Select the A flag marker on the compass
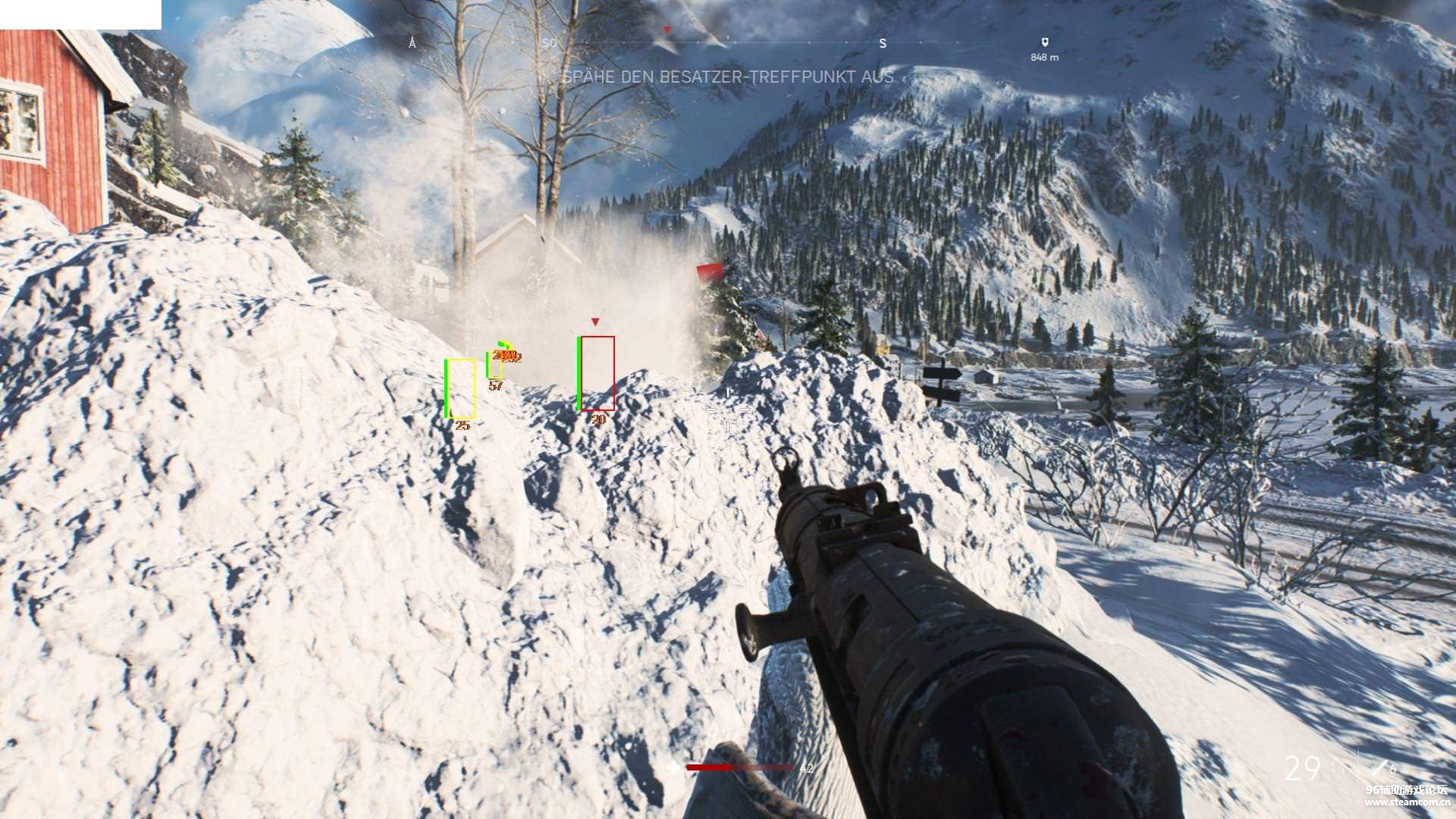Viewport: 1456px width, 819px height. (x=413, y=43)
